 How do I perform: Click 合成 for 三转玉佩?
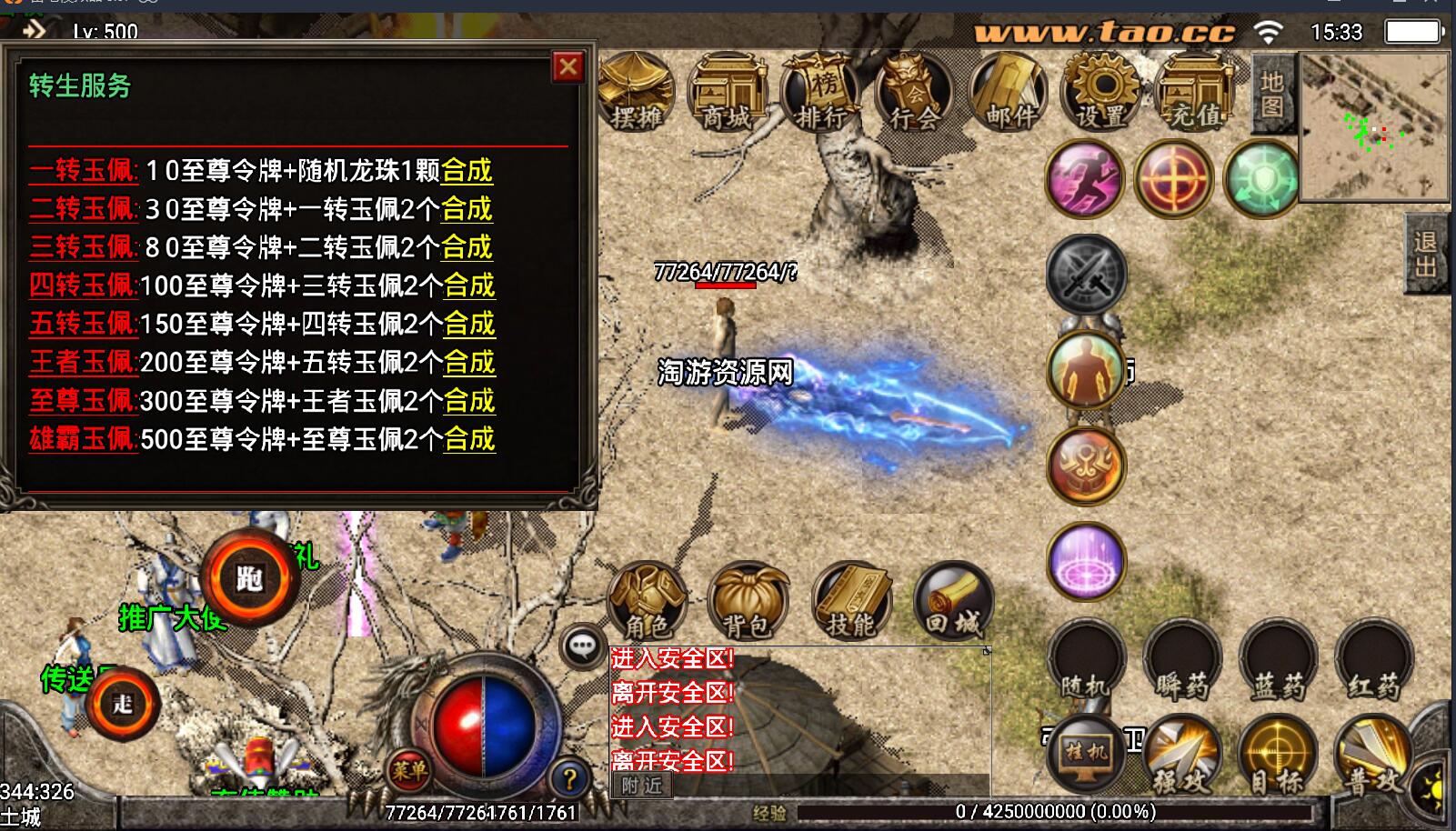tap(467, 247)
